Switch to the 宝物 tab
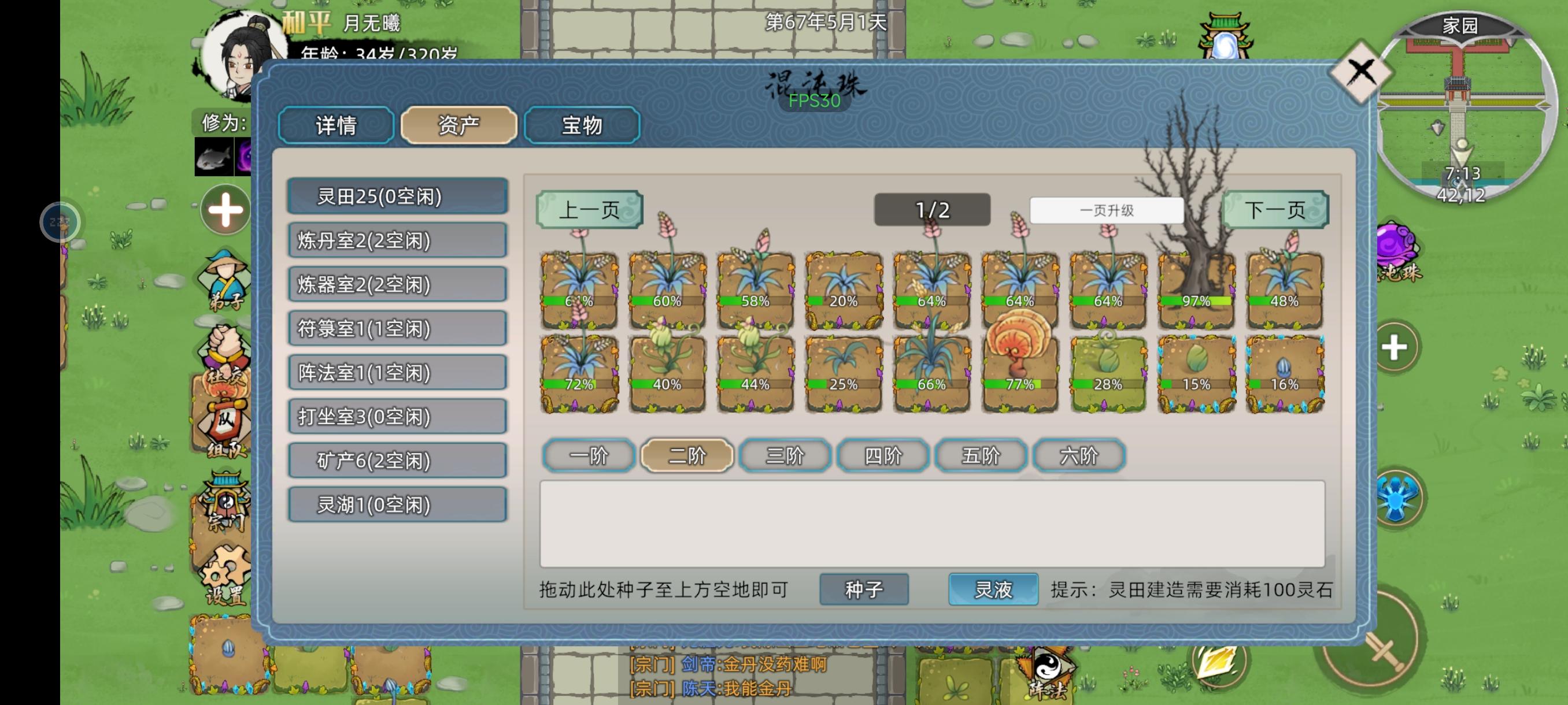1568x705 pixels. click(x=581, y=126)
